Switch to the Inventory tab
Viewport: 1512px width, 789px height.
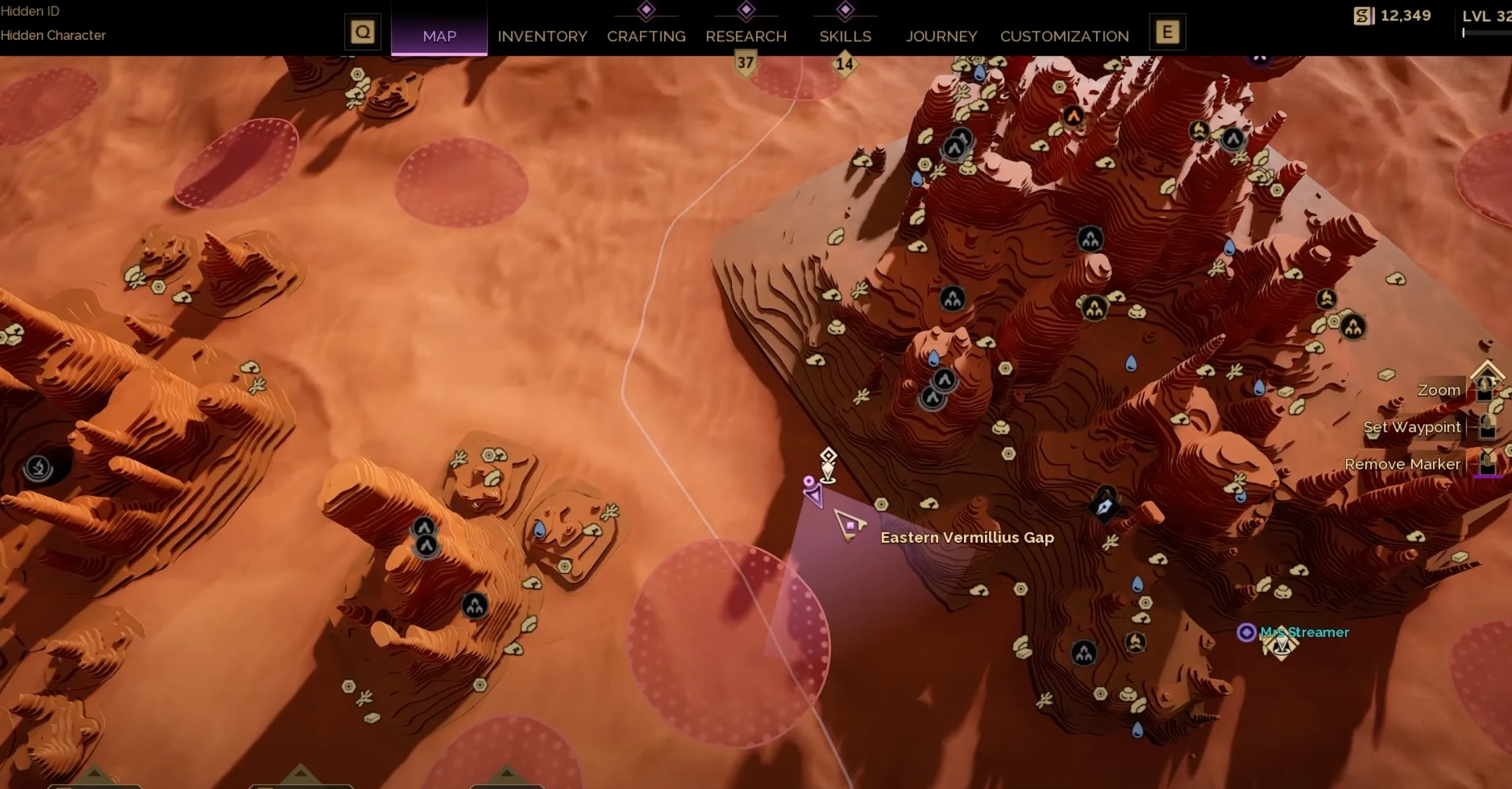click(542, 36)
